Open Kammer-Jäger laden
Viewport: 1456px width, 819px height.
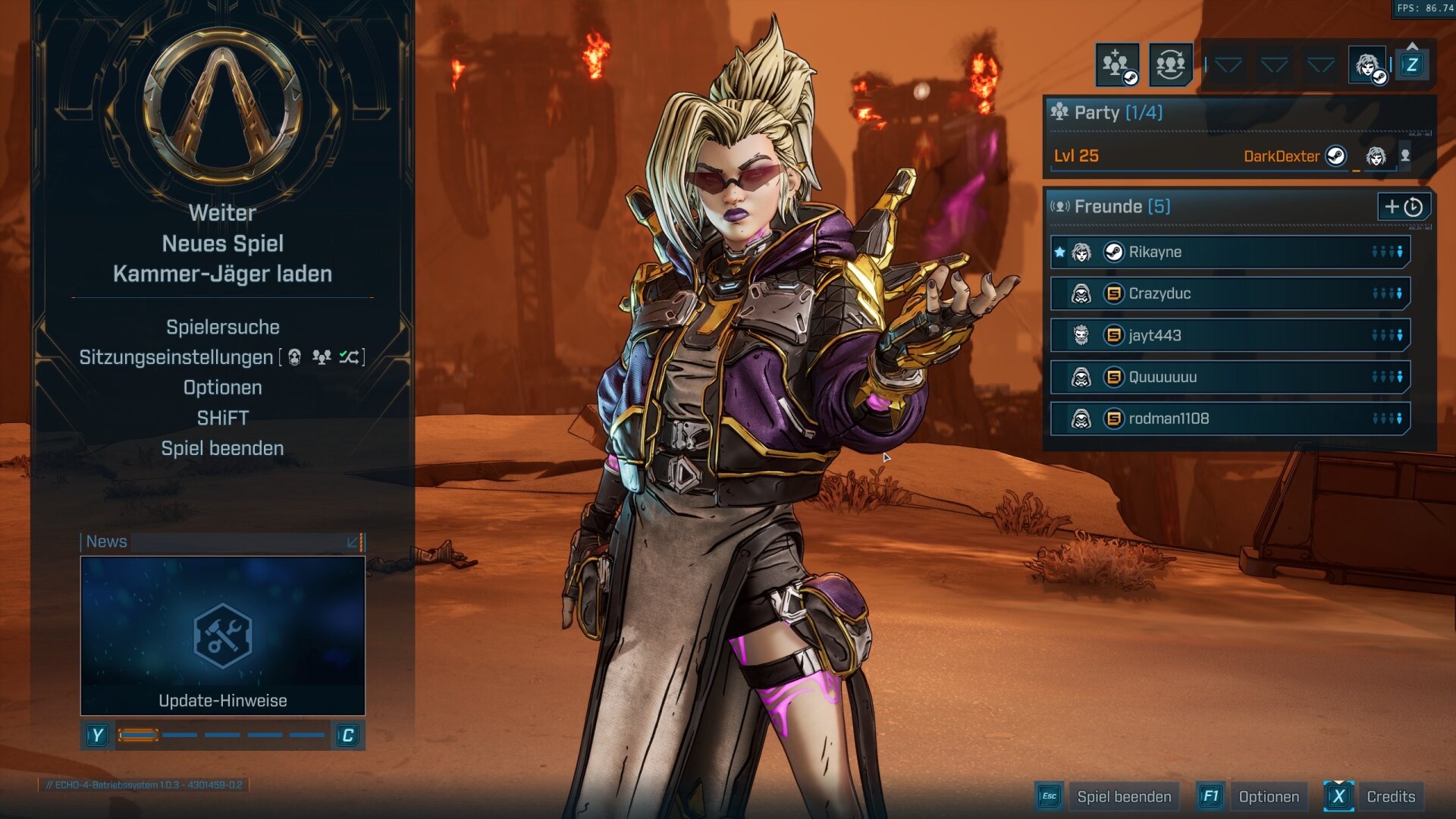(x=222, y=274)
